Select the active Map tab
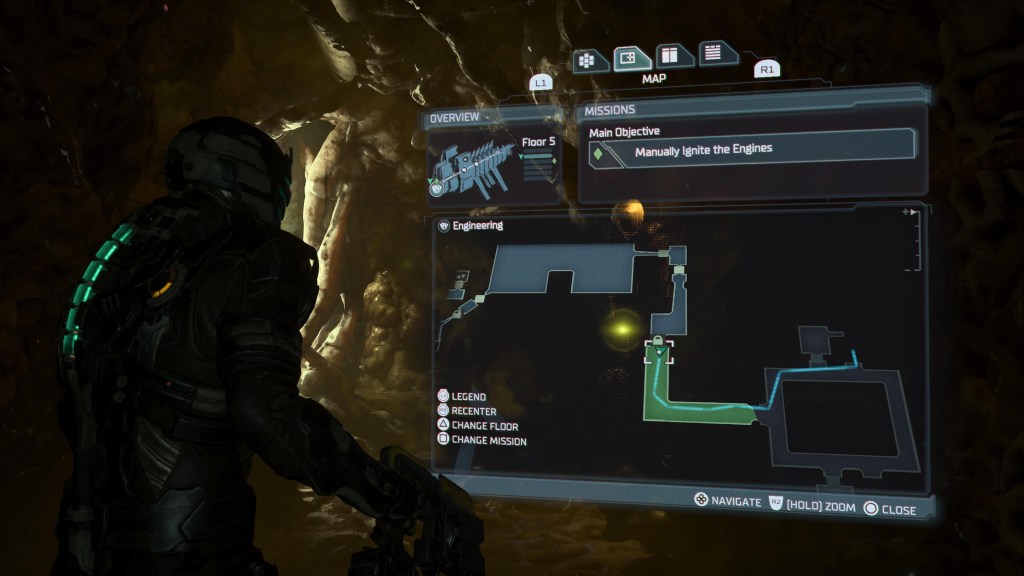1024x576 pixels. 633,58
